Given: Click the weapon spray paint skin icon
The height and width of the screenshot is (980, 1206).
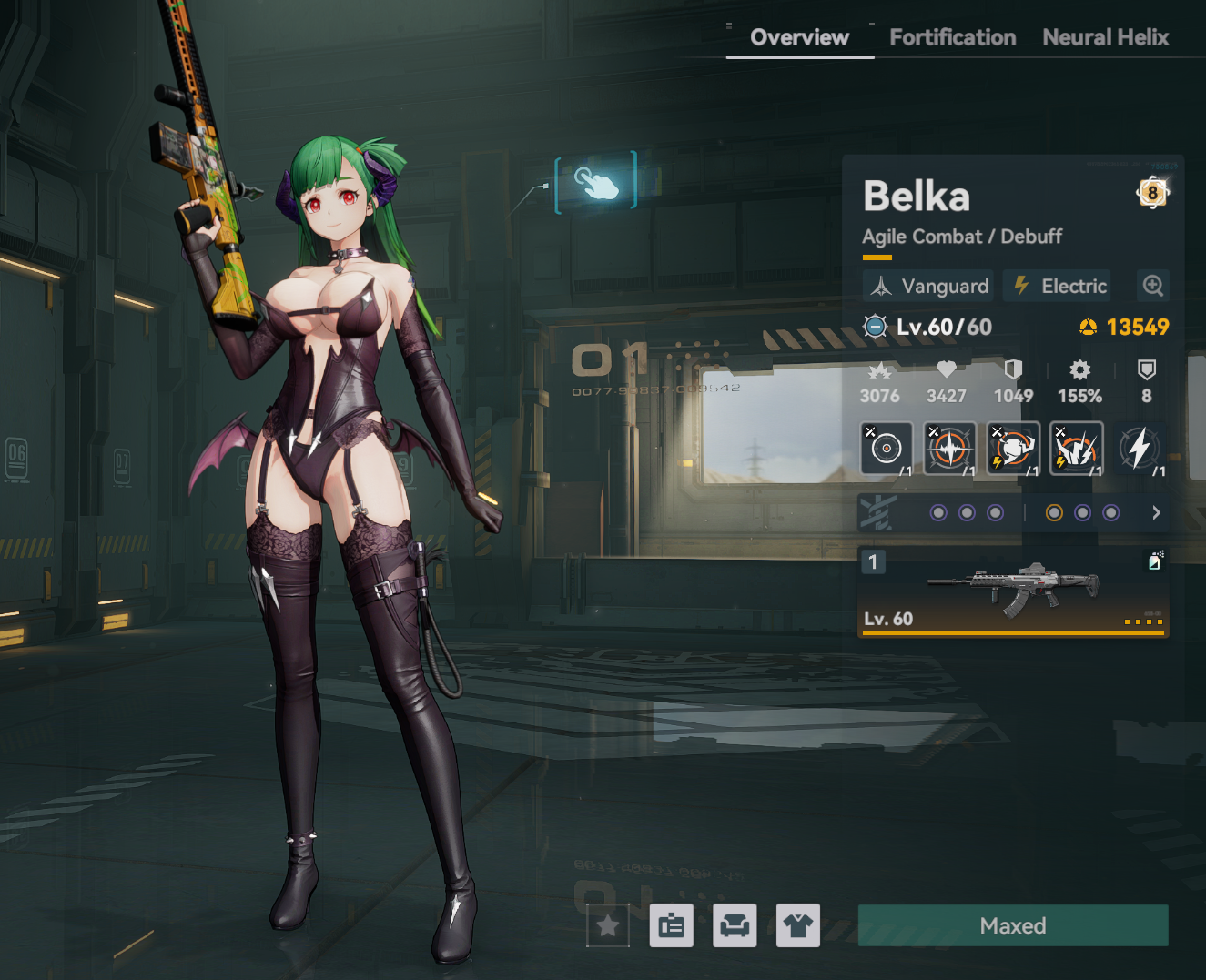Looking at the screenshot, I should [x=1154, y=561].
